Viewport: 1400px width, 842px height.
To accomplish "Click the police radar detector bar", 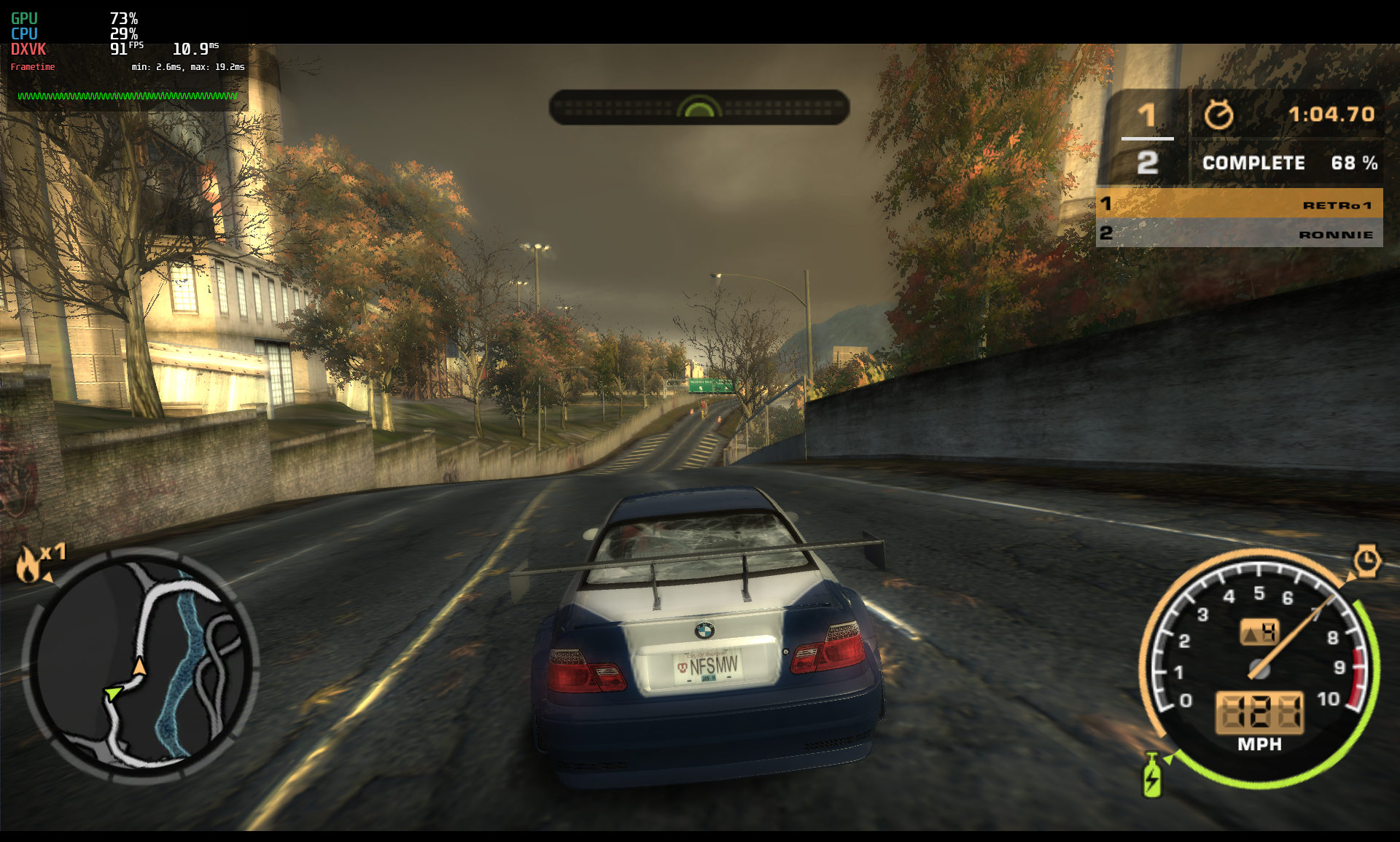I will 699,108.
